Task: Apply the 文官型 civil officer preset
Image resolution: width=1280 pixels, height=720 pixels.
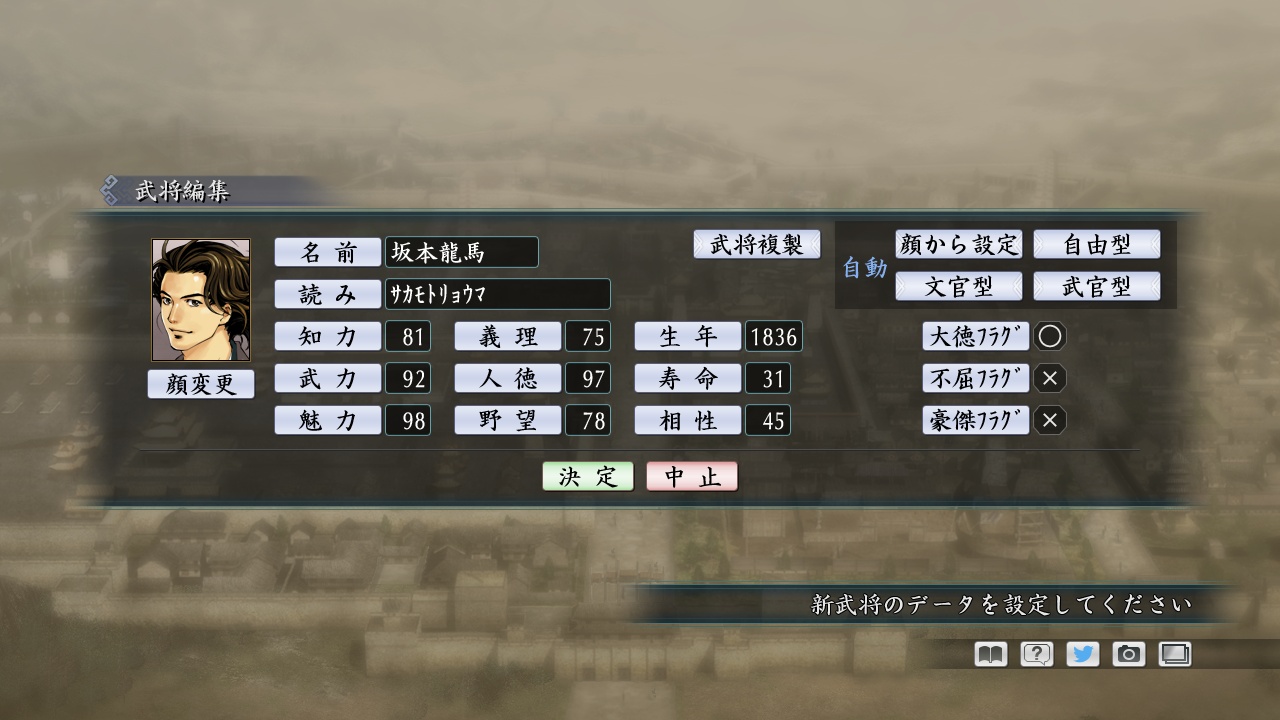Action: click(959, 286)
